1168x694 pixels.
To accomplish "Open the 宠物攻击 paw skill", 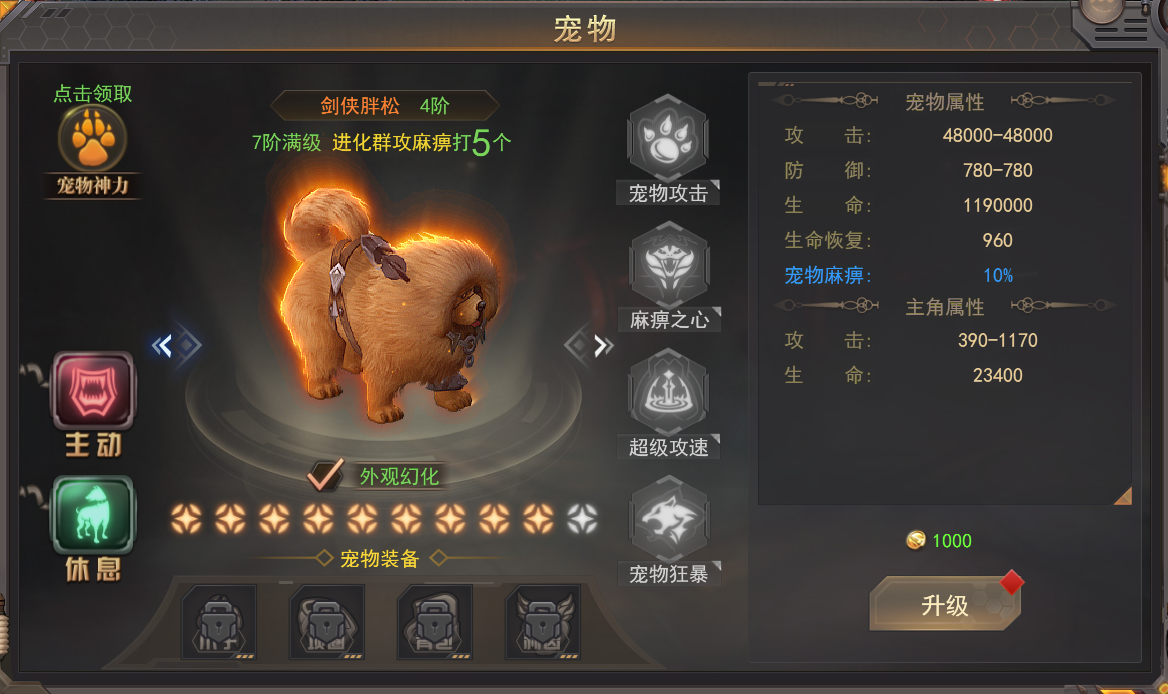I will tap(667, 140).
